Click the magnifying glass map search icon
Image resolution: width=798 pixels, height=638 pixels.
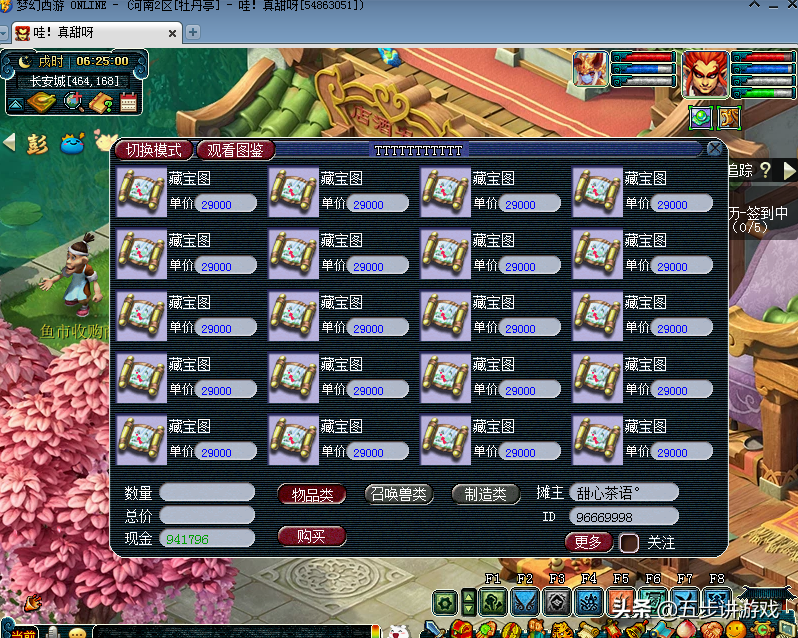click(73, 101)
